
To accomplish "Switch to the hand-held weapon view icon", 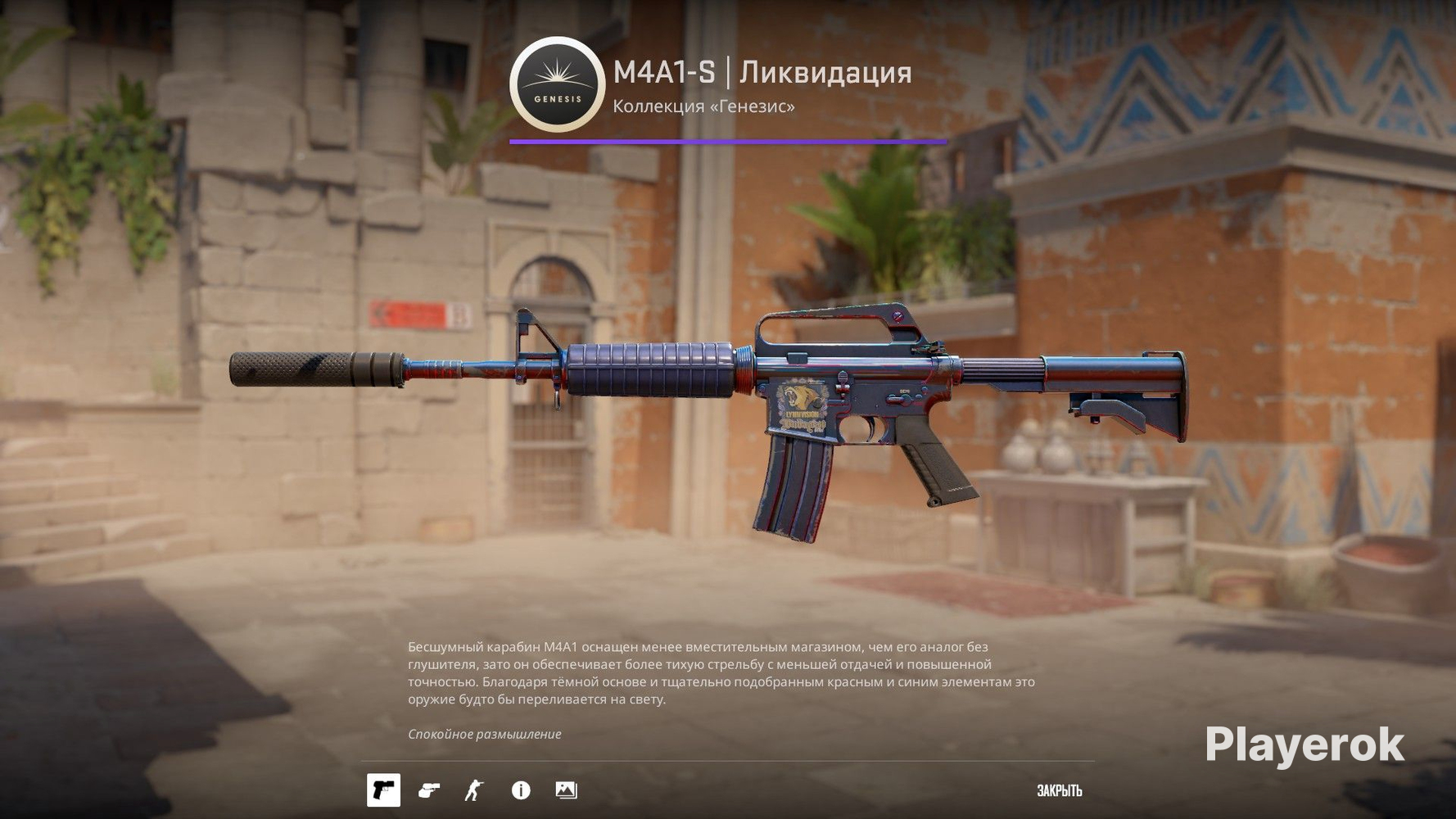I will [428, 790].
